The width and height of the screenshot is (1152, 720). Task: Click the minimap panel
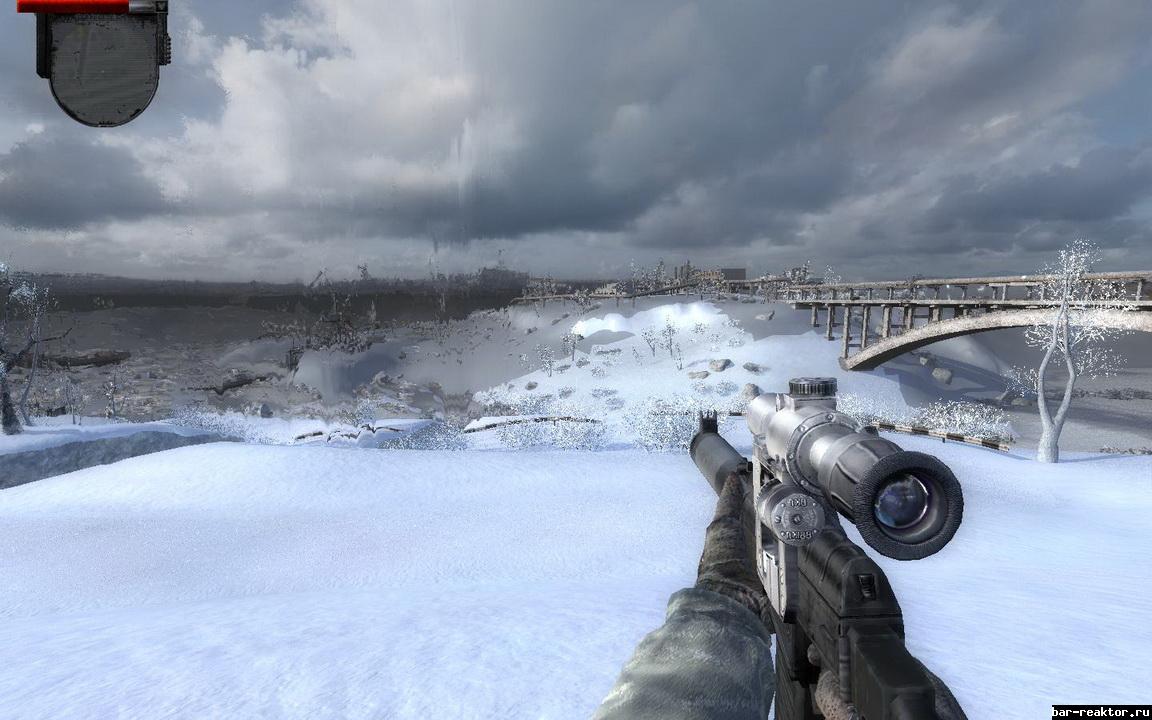click(103, 66)
